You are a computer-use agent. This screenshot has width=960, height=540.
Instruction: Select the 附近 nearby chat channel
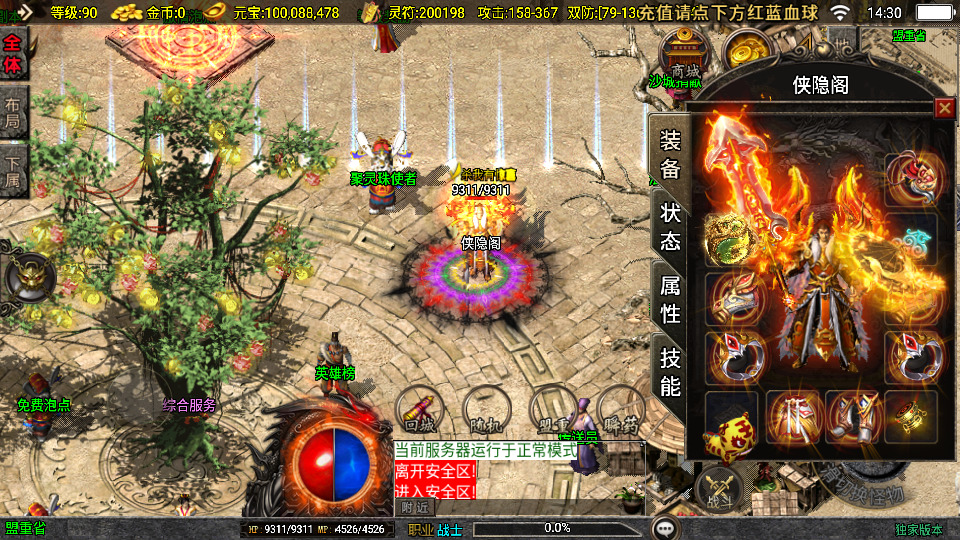tap(415, 507)
